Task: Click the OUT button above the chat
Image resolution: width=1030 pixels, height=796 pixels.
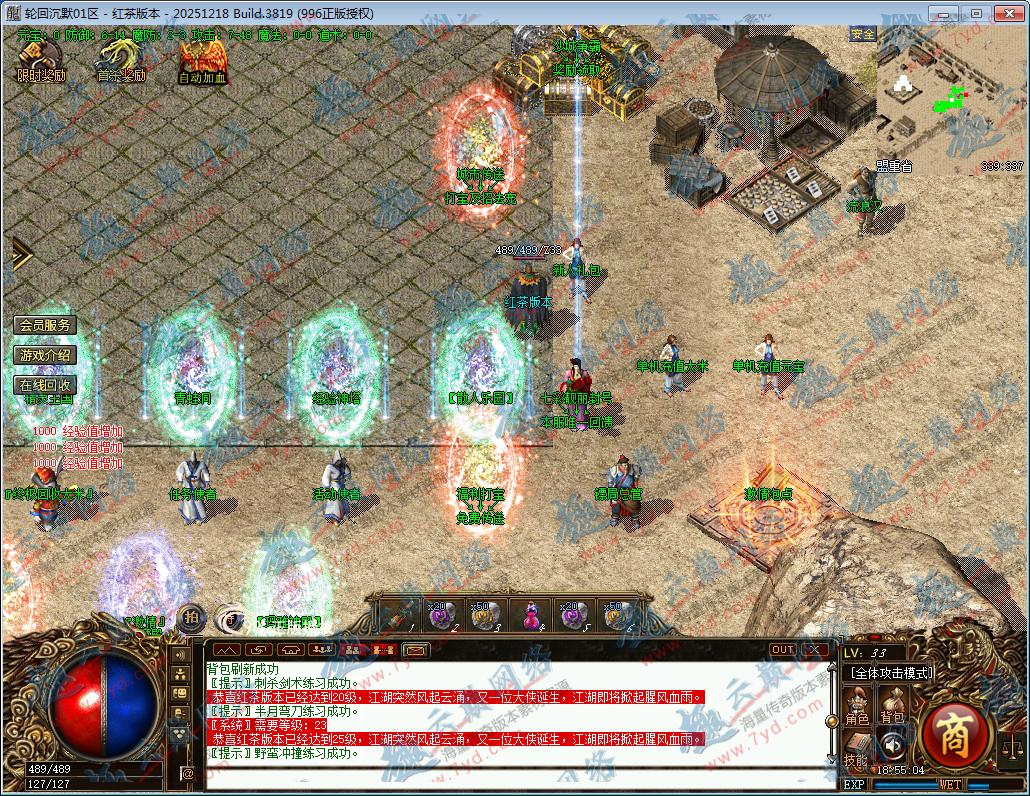Action: point(783,650)
